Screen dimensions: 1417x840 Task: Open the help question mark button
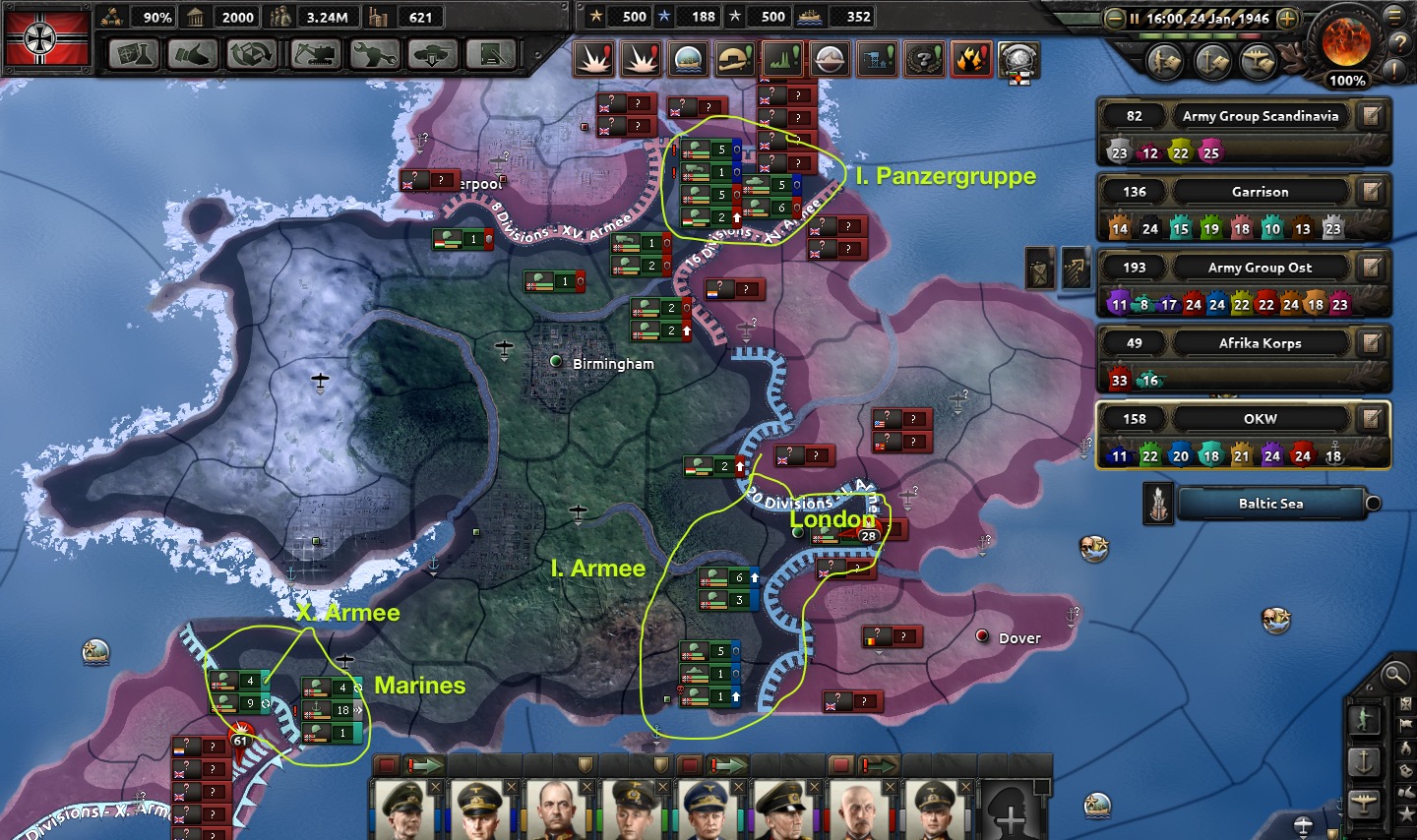[x=1399, y=43]
